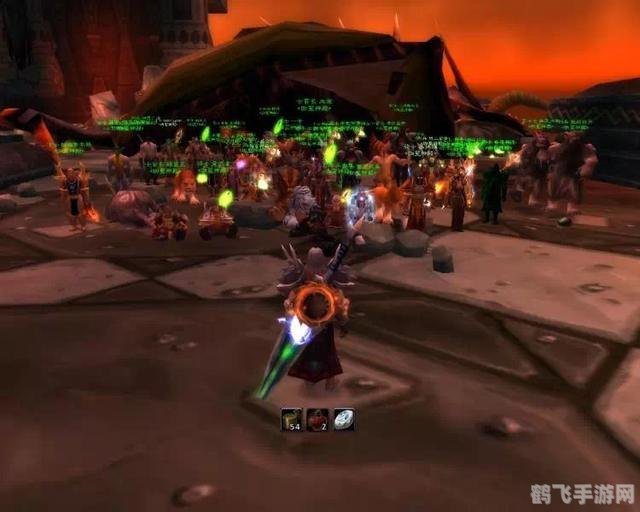Activate the white crystal item icon
Screen dimensions: 640x512
pyautogui.click(x=343, y=420)
